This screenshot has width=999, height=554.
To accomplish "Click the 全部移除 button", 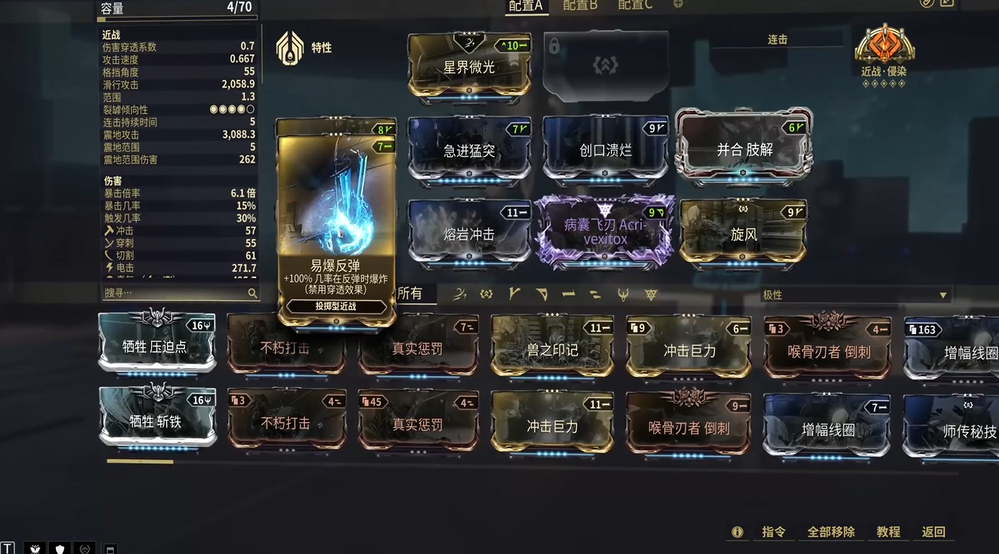I will [x=831, y=532].
